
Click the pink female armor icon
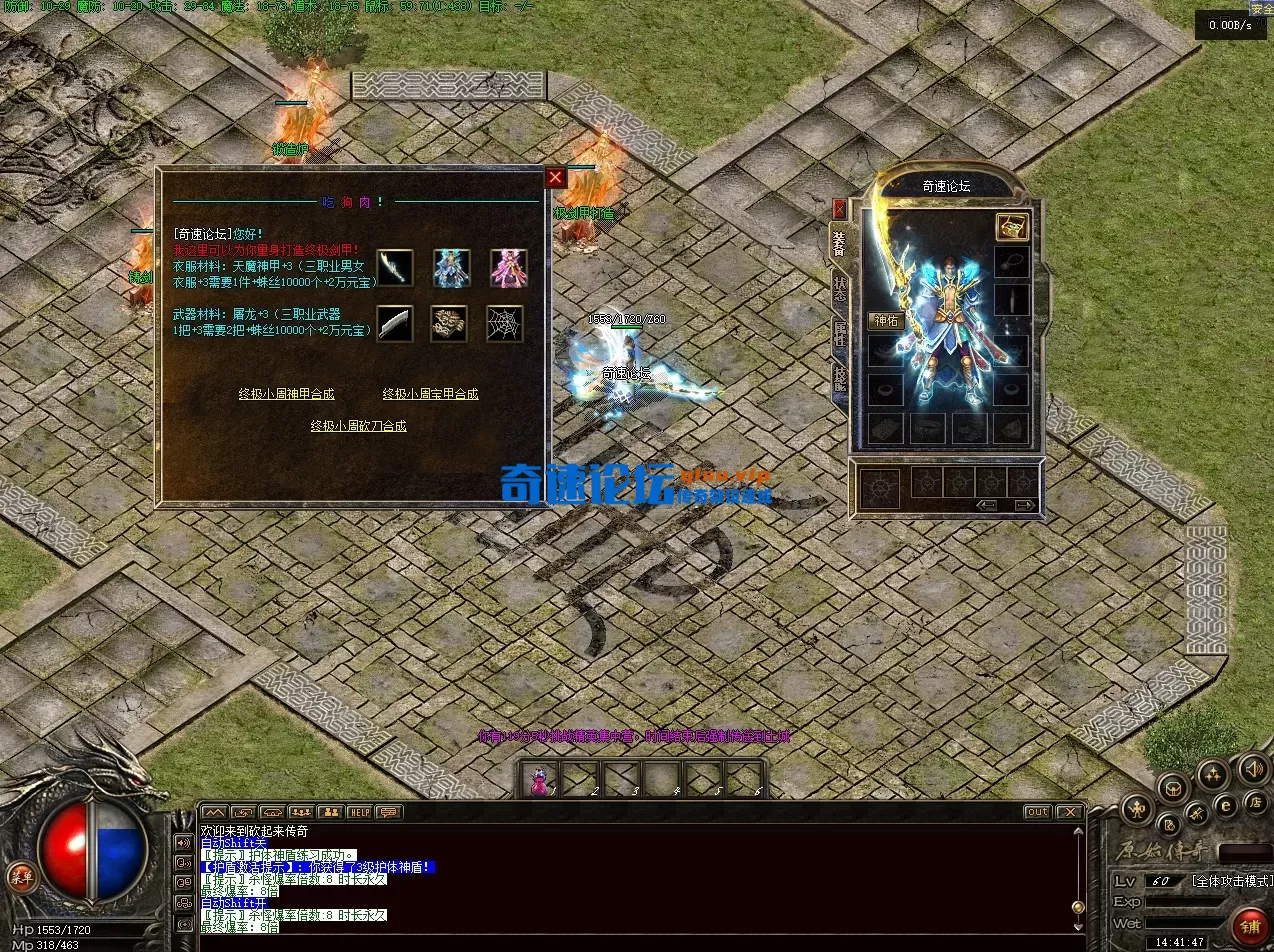(508, 267)
